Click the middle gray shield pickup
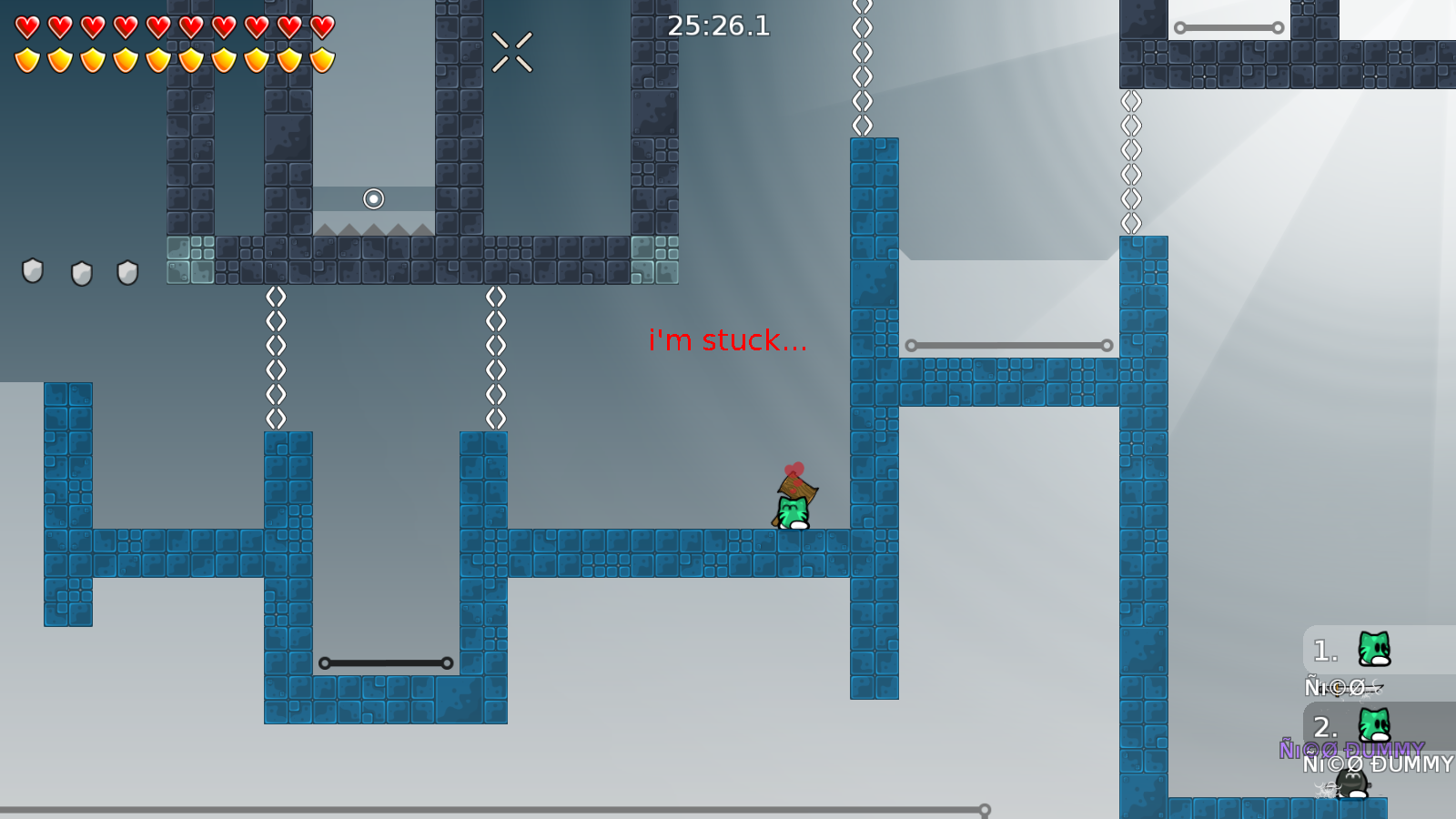This screenshot has height=819, width=1456. click(x=83, y=272)
